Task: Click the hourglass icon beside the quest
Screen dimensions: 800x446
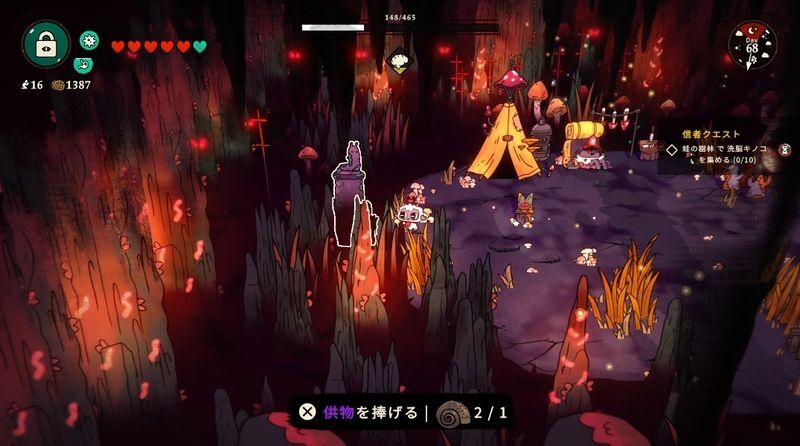Action: 786,149
